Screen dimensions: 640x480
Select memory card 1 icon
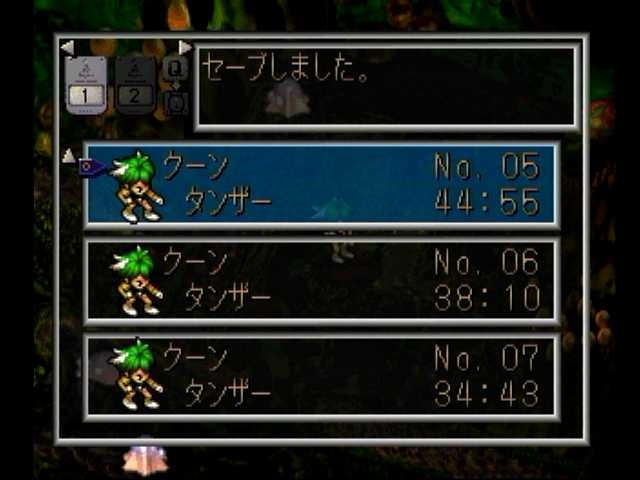pyautogui.click(x=86, y=86)
